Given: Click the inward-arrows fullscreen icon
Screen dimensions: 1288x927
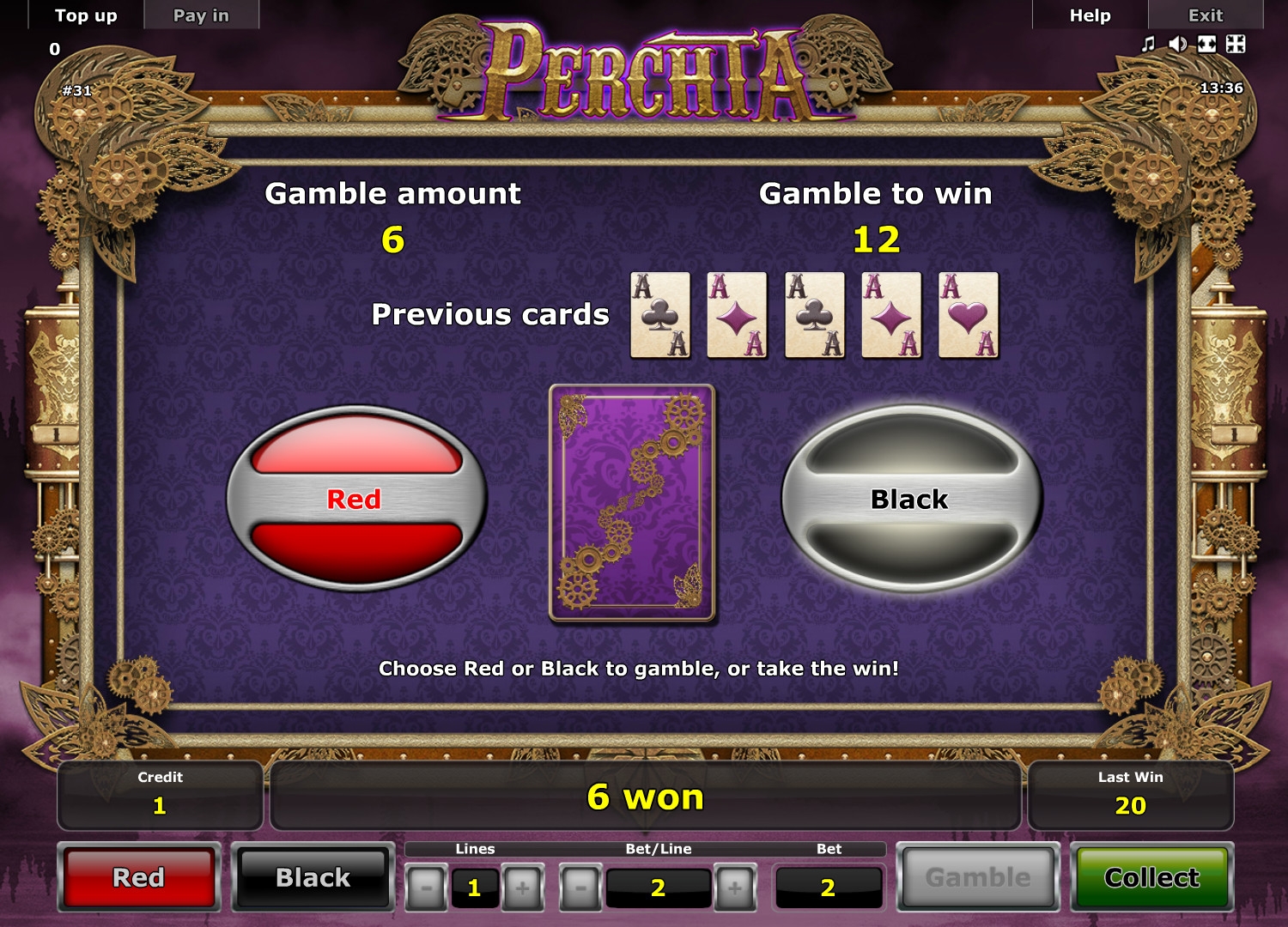Looking at the screenshot, I should pos(1236,45).
